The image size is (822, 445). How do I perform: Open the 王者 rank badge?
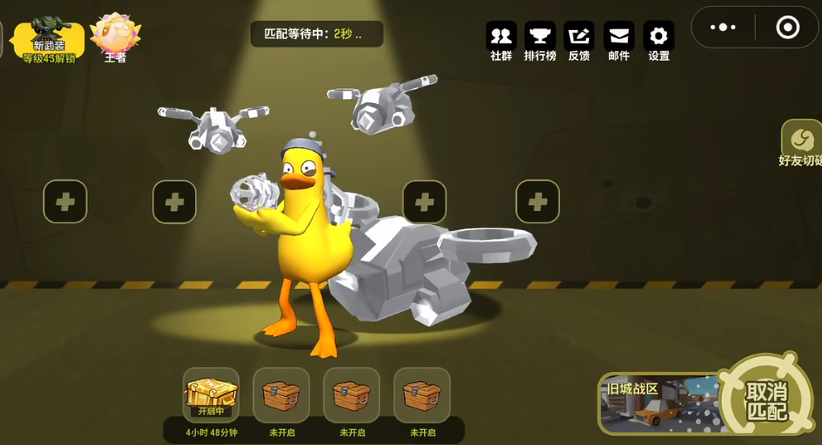pyautogui.click(x=115, y=36)
